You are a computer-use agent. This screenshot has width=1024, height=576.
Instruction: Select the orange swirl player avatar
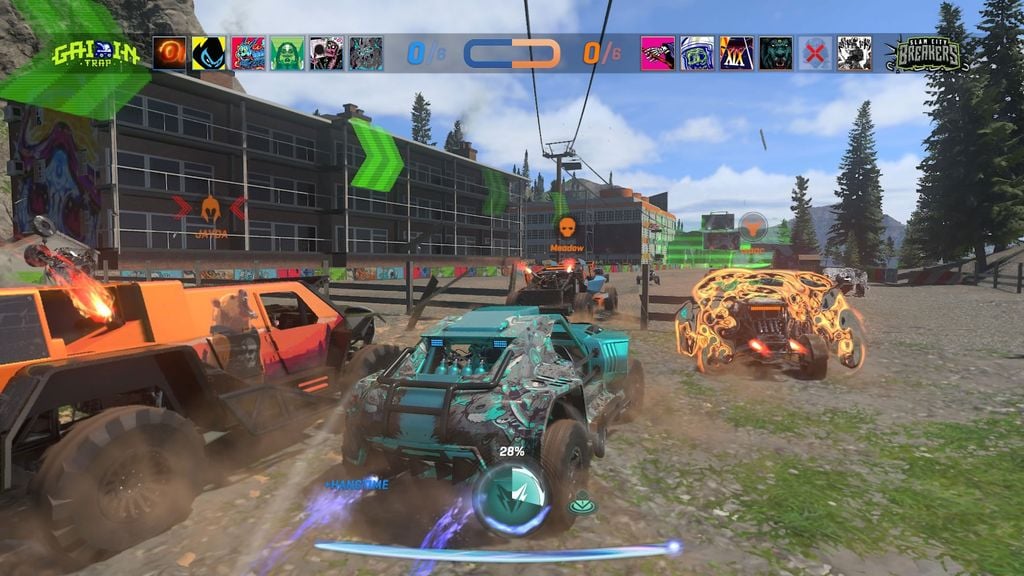click(x=169, y=53)
